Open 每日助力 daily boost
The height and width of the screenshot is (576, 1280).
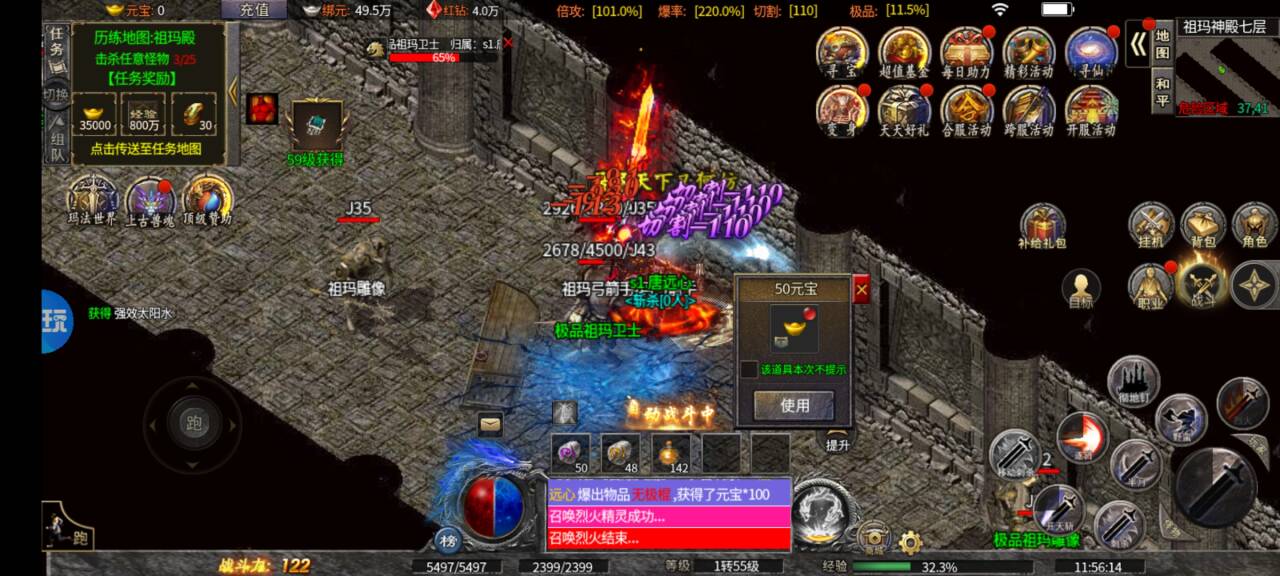pyautogui.click(x=966, y=52)
